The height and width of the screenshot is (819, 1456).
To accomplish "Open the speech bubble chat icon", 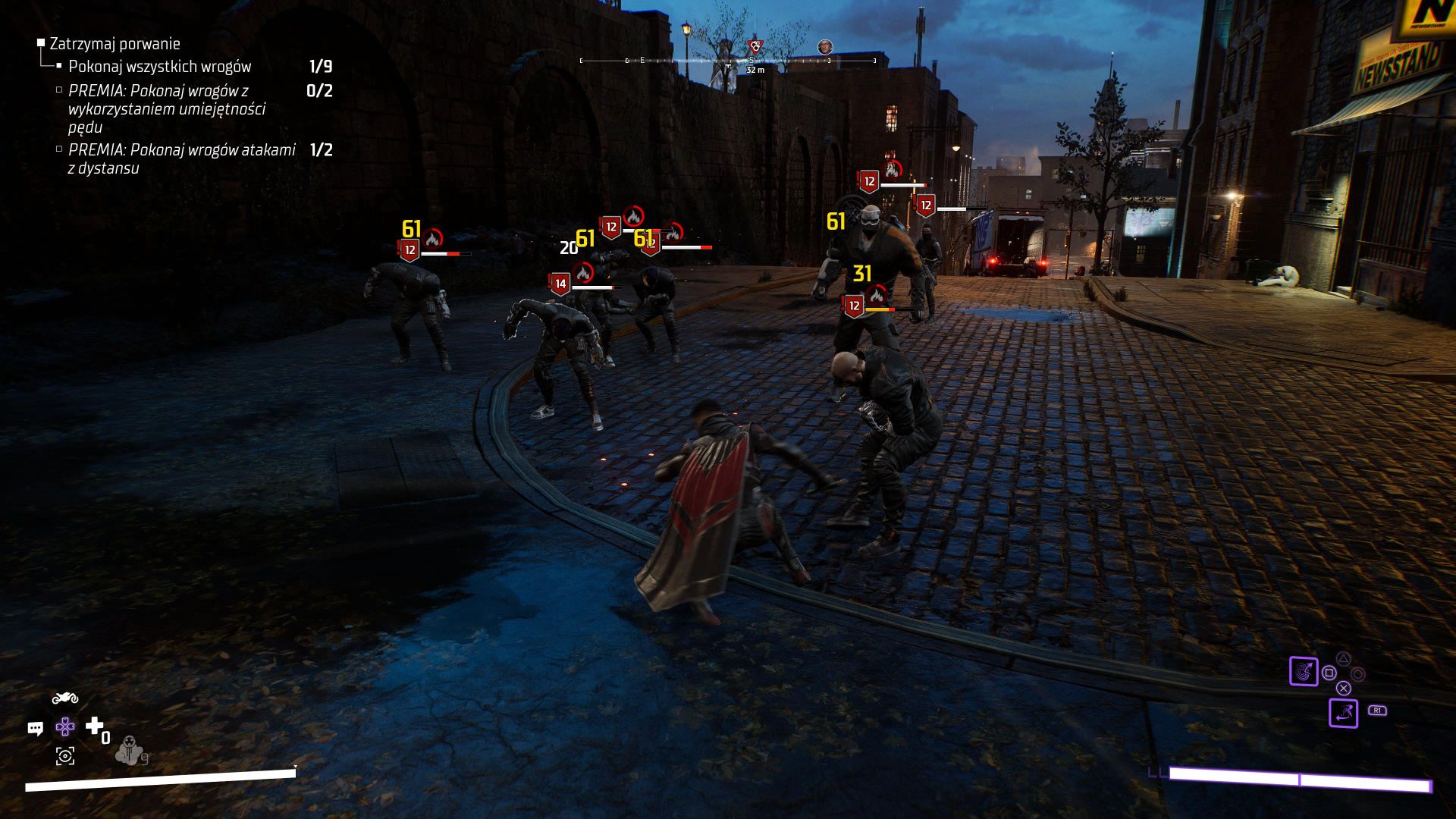I will point(36,729).
